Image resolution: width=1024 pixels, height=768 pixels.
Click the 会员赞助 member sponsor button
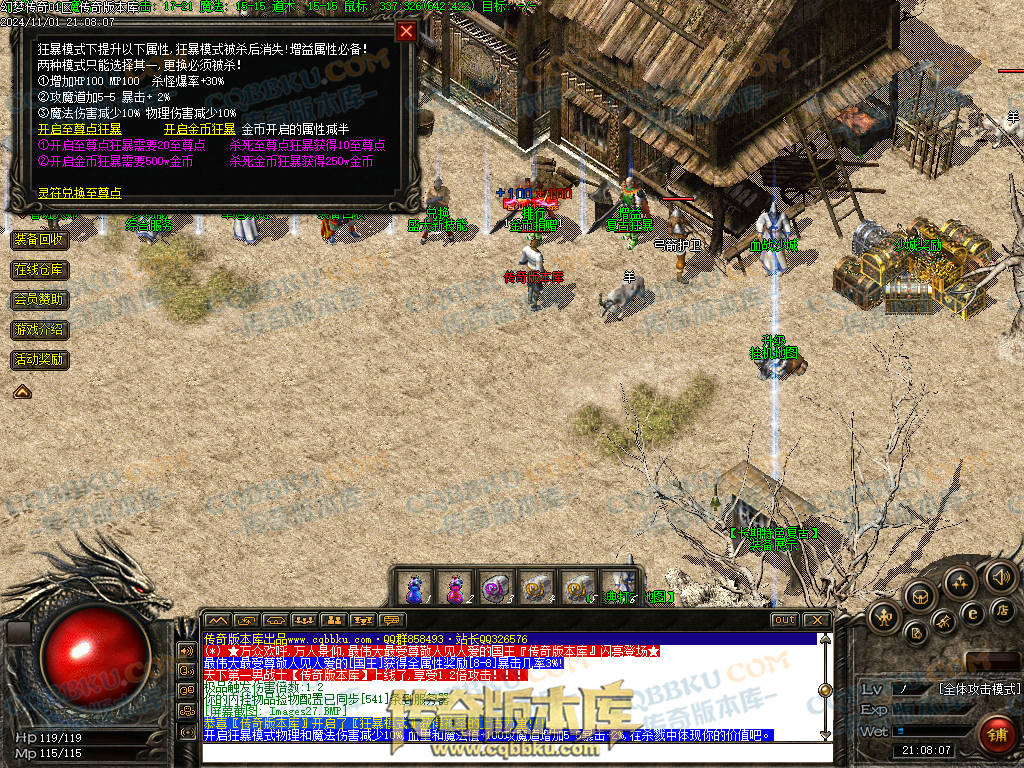tap(39, 300)
